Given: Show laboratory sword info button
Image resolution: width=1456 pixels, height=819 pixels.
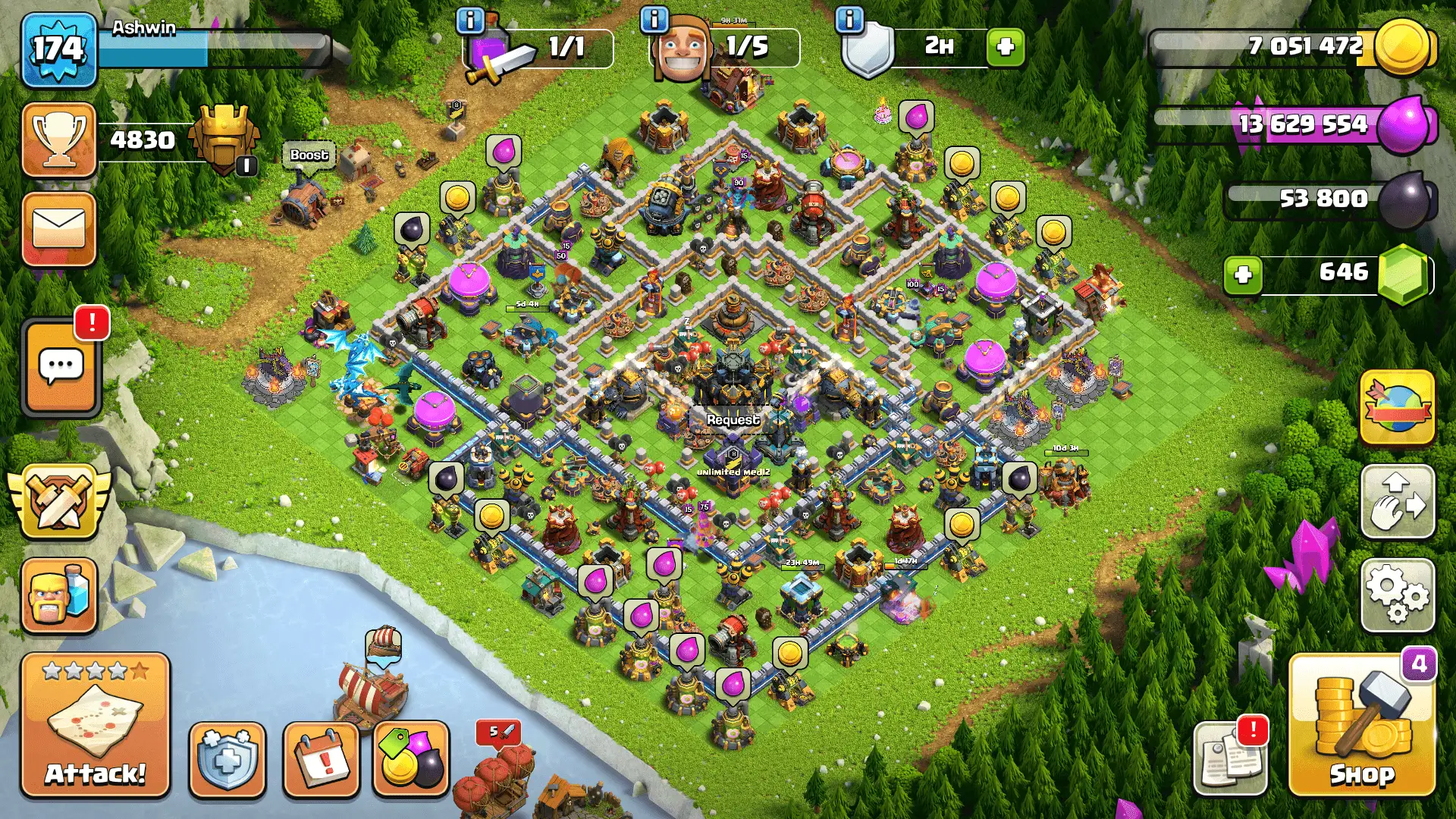Looking at the screenshot, I should (470, 20).
